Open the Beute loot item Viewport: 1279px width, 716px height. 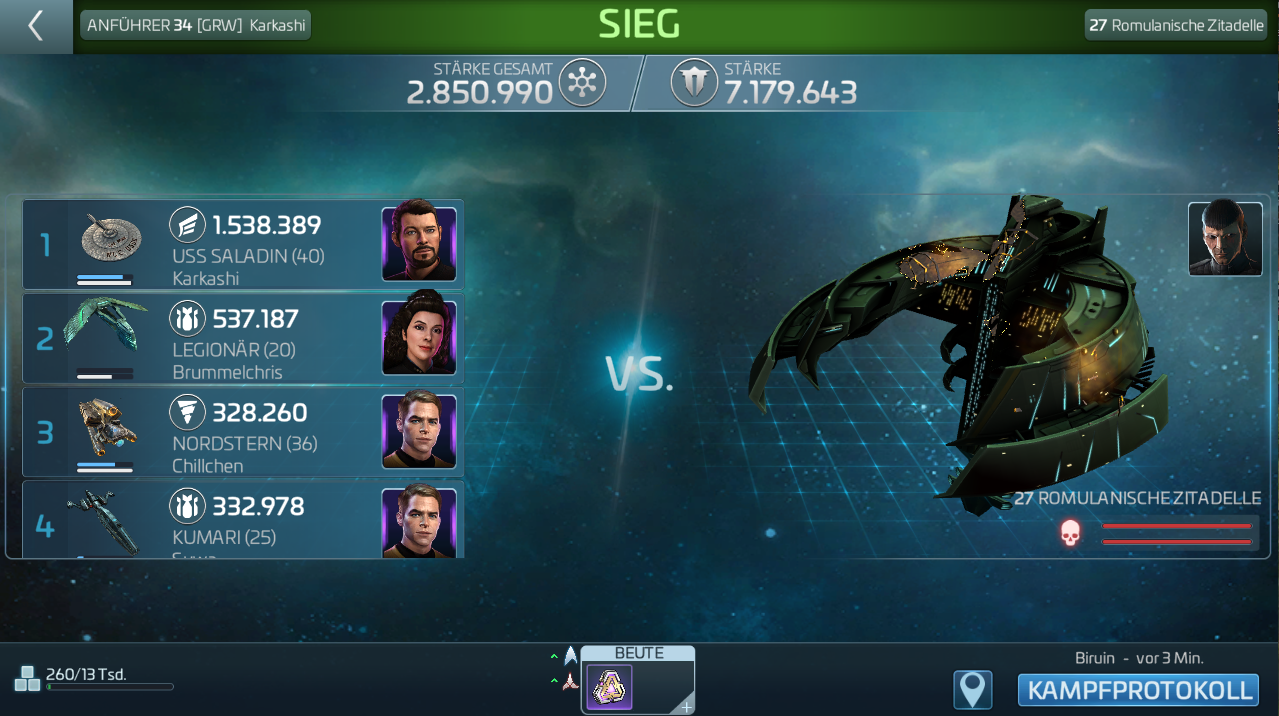pos(609,688)
